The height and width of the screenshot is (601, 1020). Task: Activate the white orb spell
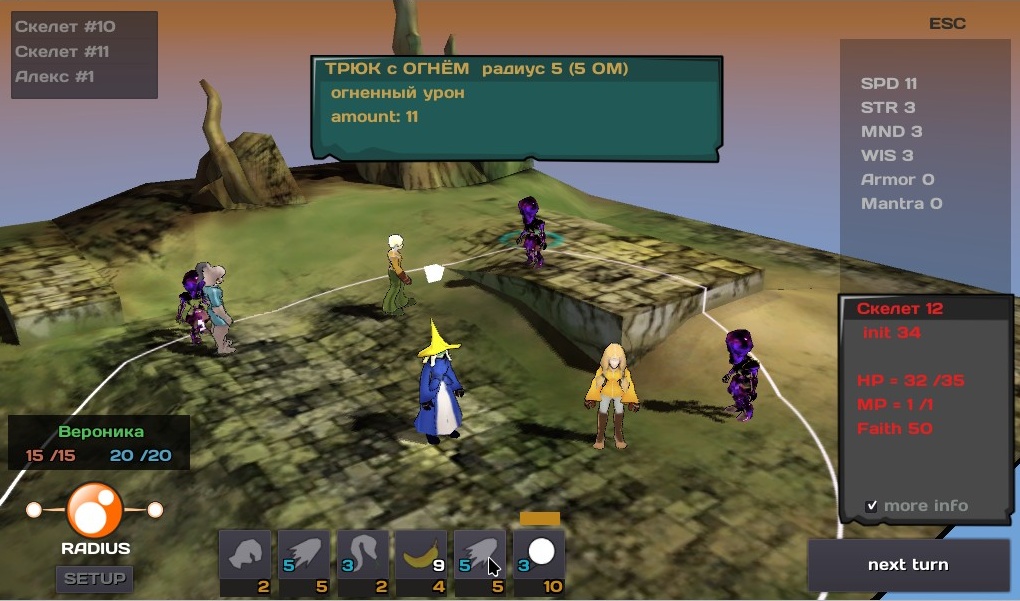point(540,555)
